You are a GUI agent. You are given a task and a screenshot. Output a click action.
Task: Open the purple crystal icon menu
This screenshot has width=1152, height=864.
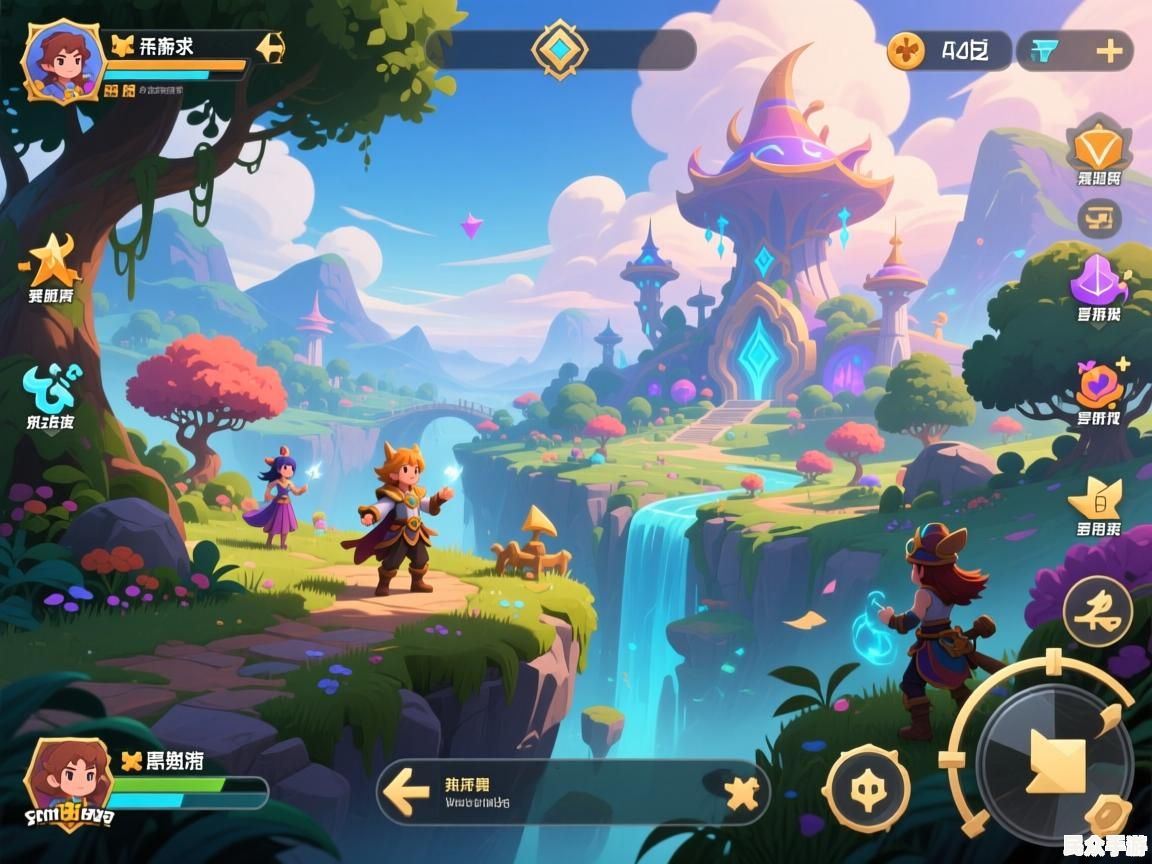[x=1098, y=279]
